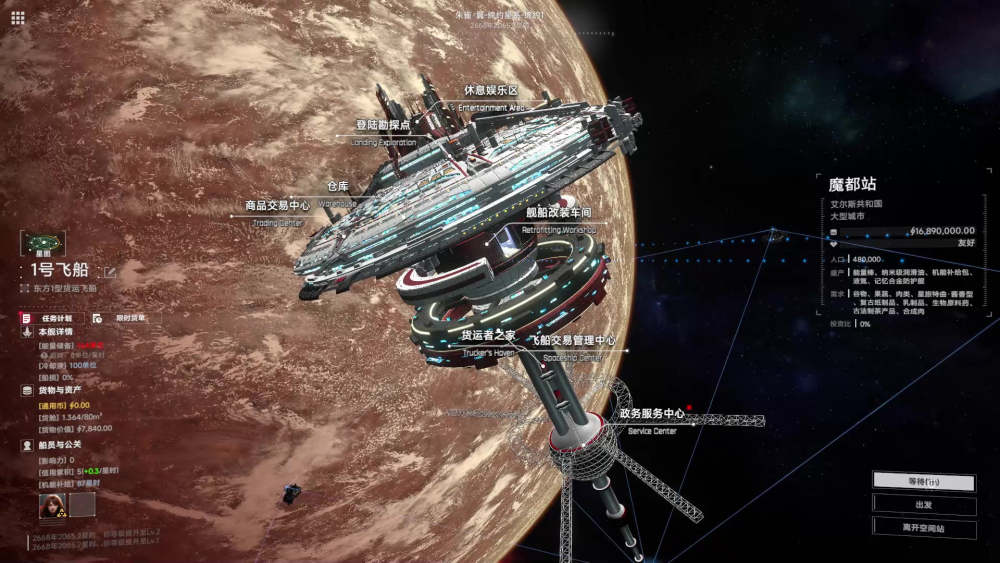Image resolution: width=1000 pixels, height=563 pixels.
Task: Enter the 休息娱乐区 Entertainment Area
Action: 490,91
